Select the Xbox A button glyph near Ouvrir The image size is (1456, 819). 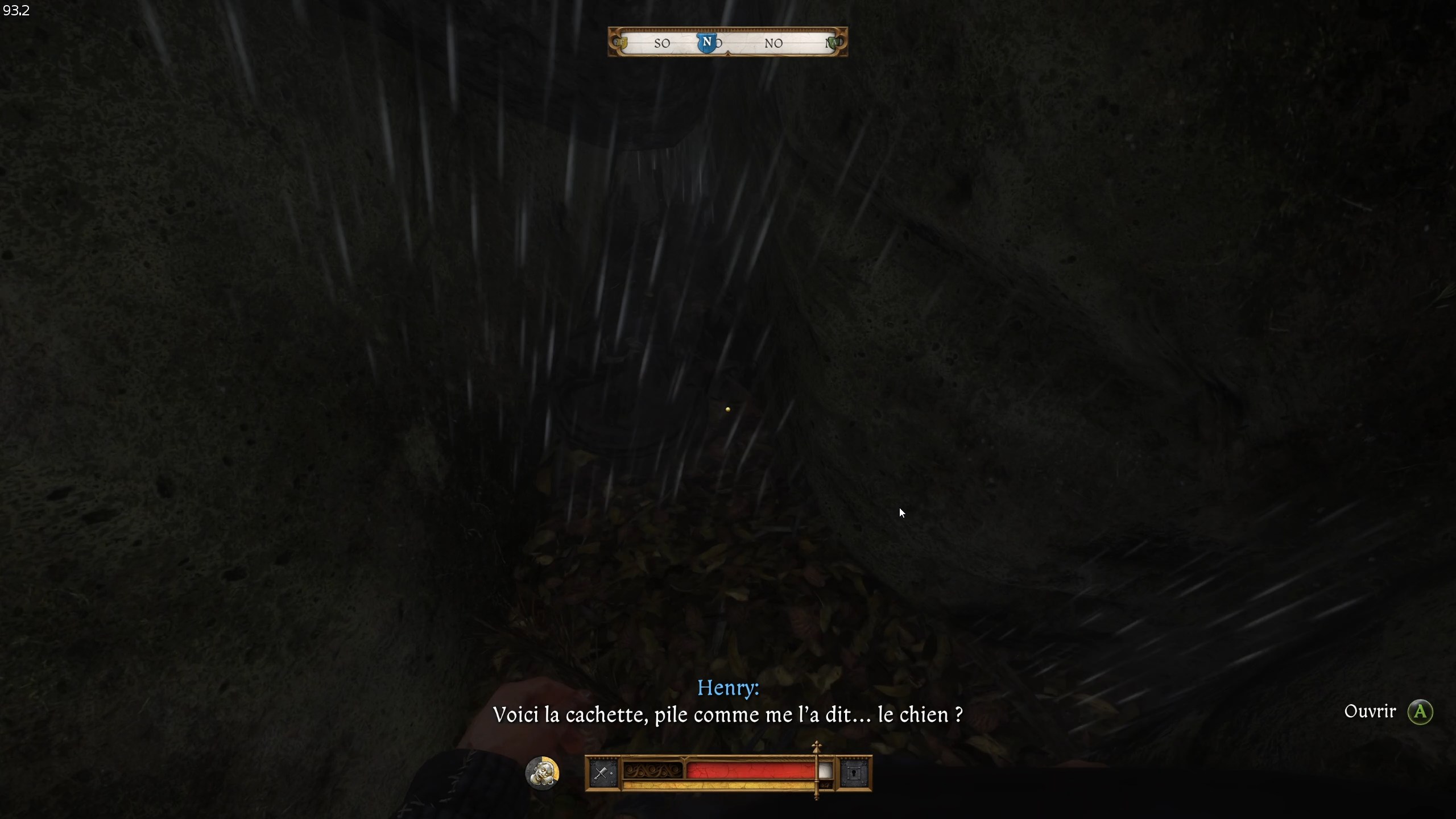click(1420, 712)
